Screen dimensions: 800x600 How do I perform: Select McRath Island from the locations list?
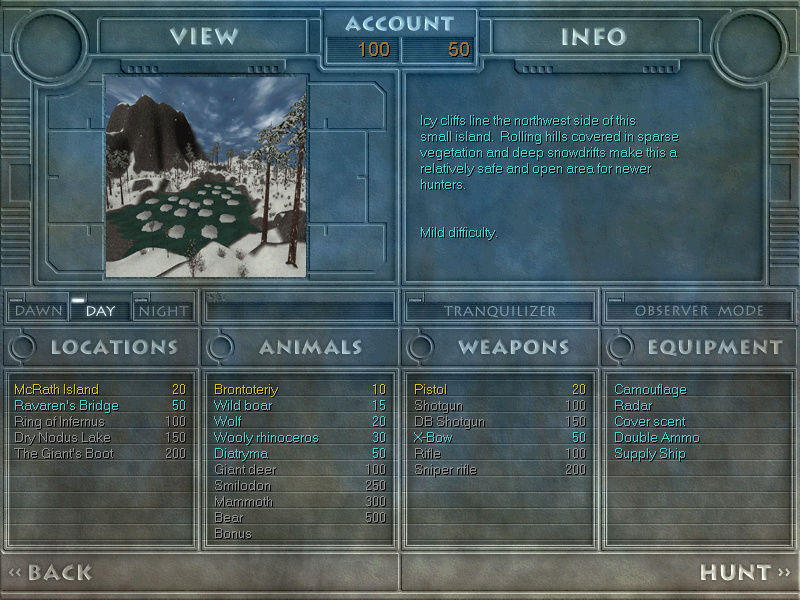pyautogui.click(x=57, y=389)
